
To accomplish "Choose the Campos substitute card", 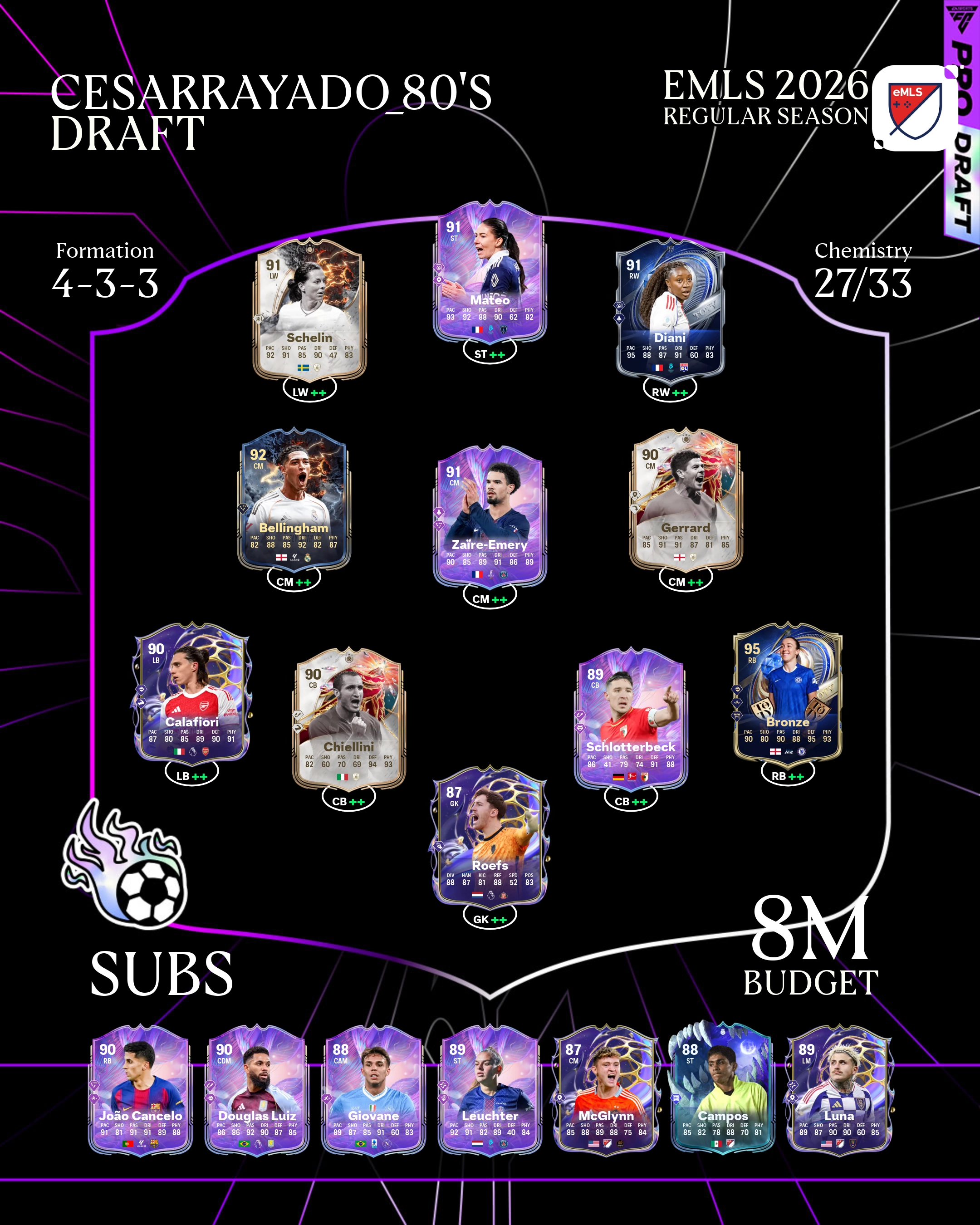I will click(723, 1091).
